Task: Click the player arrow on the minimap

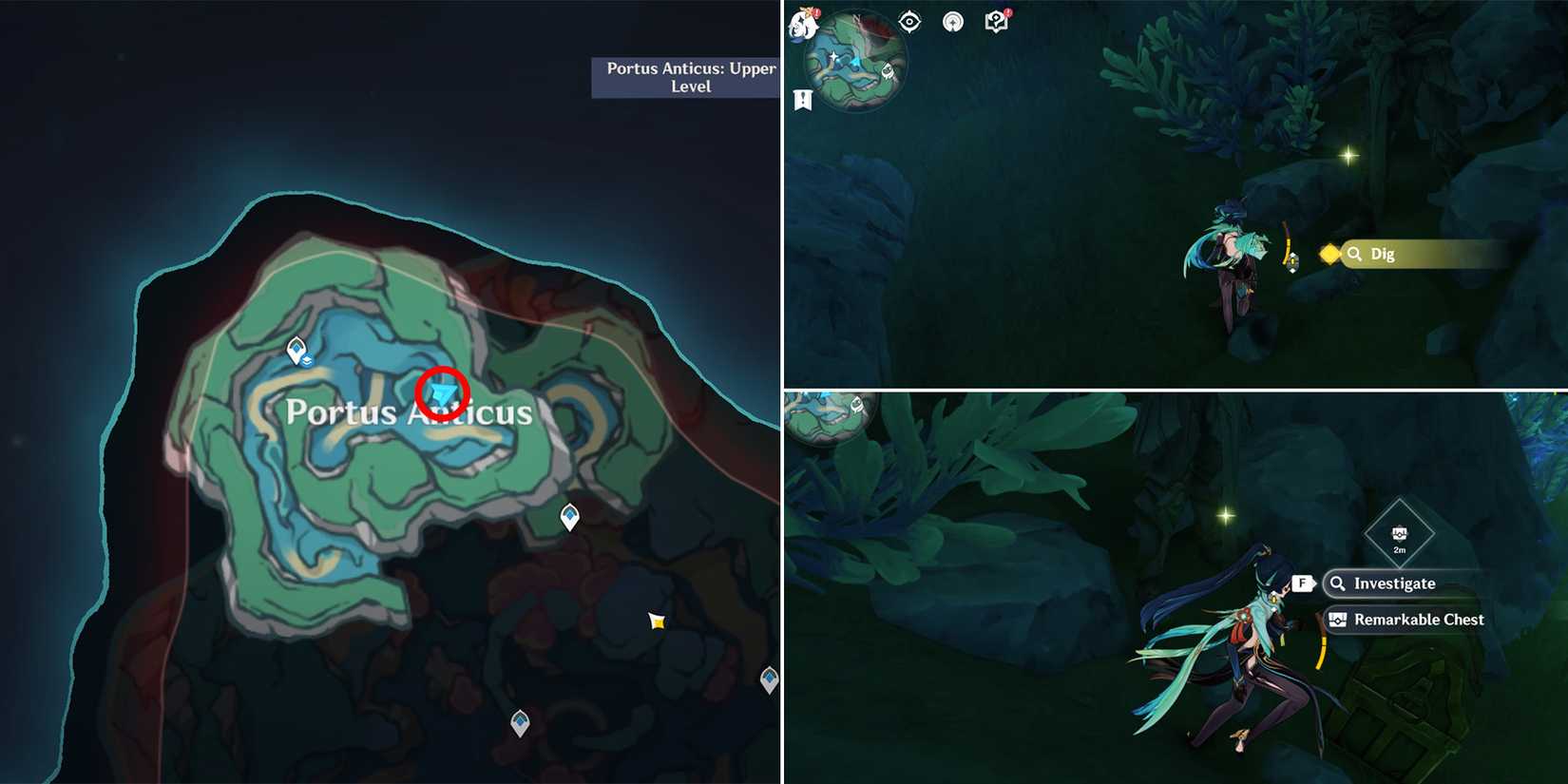Action: 855,62
